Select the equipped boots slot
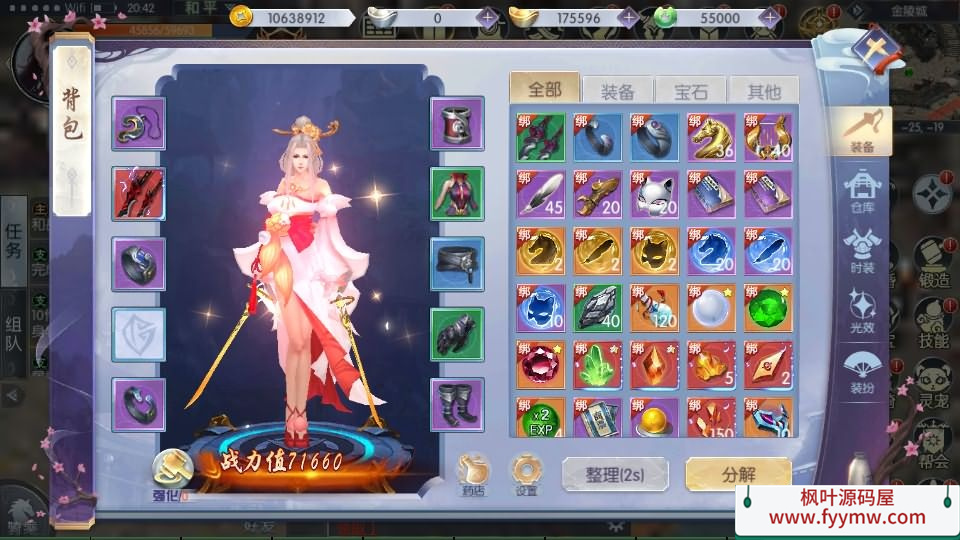Viewport: 960px width, 540px height. coord(457,404)
